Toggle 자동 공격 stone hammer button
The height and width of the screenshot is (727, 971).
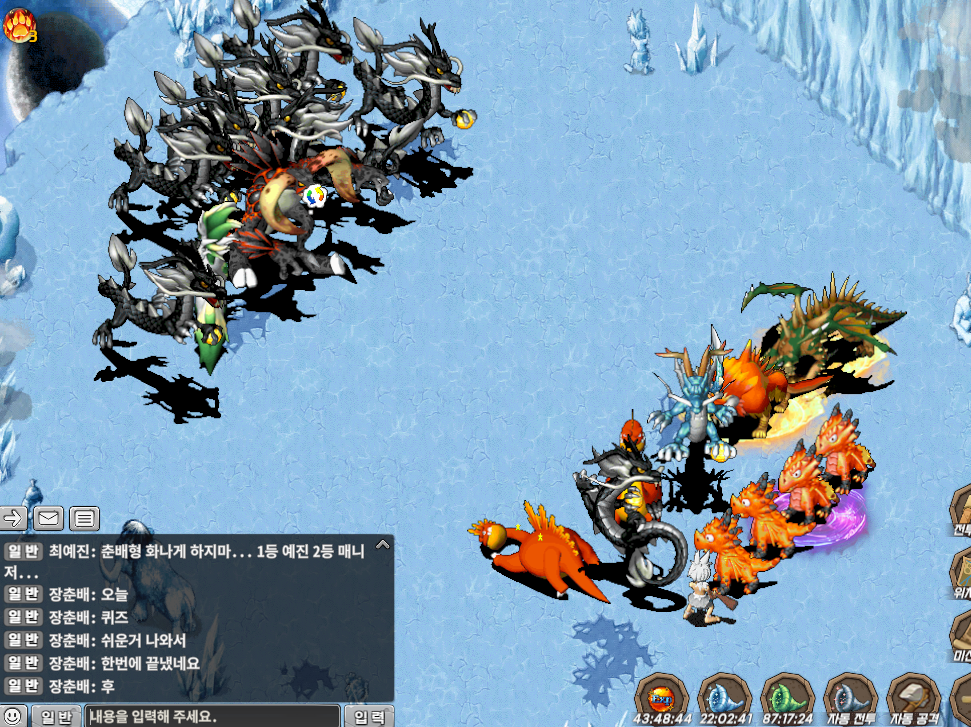click(x=912, y=696)
